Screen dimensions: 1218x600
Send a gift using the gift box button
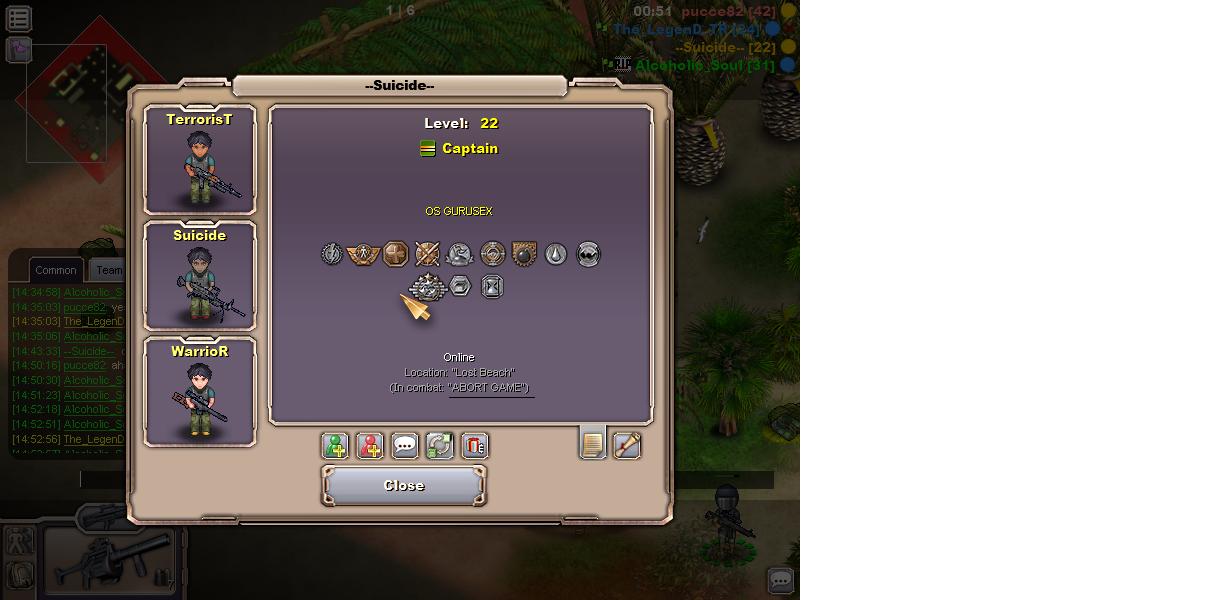[475, 446]
